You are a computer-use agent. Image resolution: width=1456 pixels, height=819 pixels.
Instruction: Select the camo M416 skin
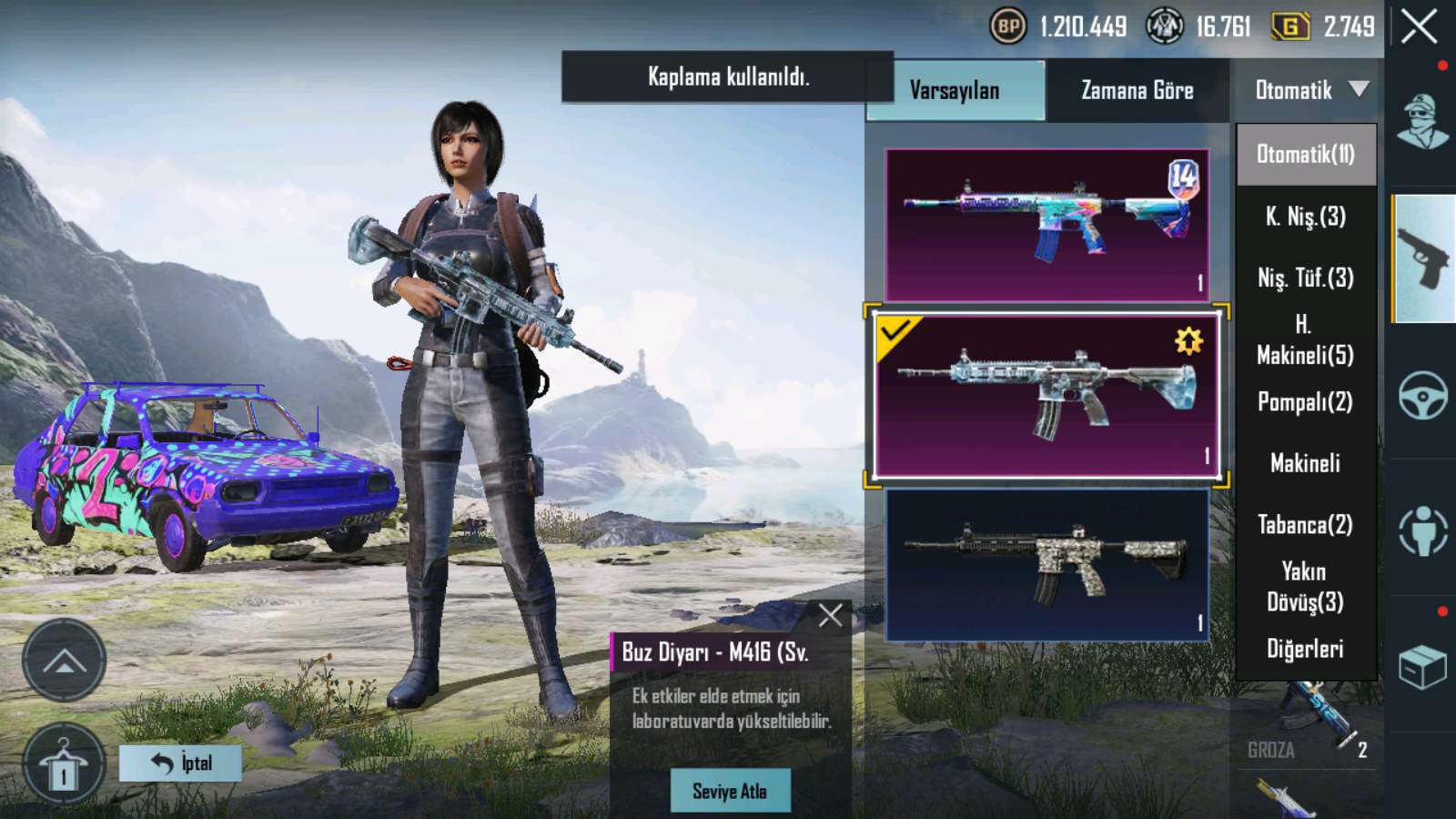1046,564
